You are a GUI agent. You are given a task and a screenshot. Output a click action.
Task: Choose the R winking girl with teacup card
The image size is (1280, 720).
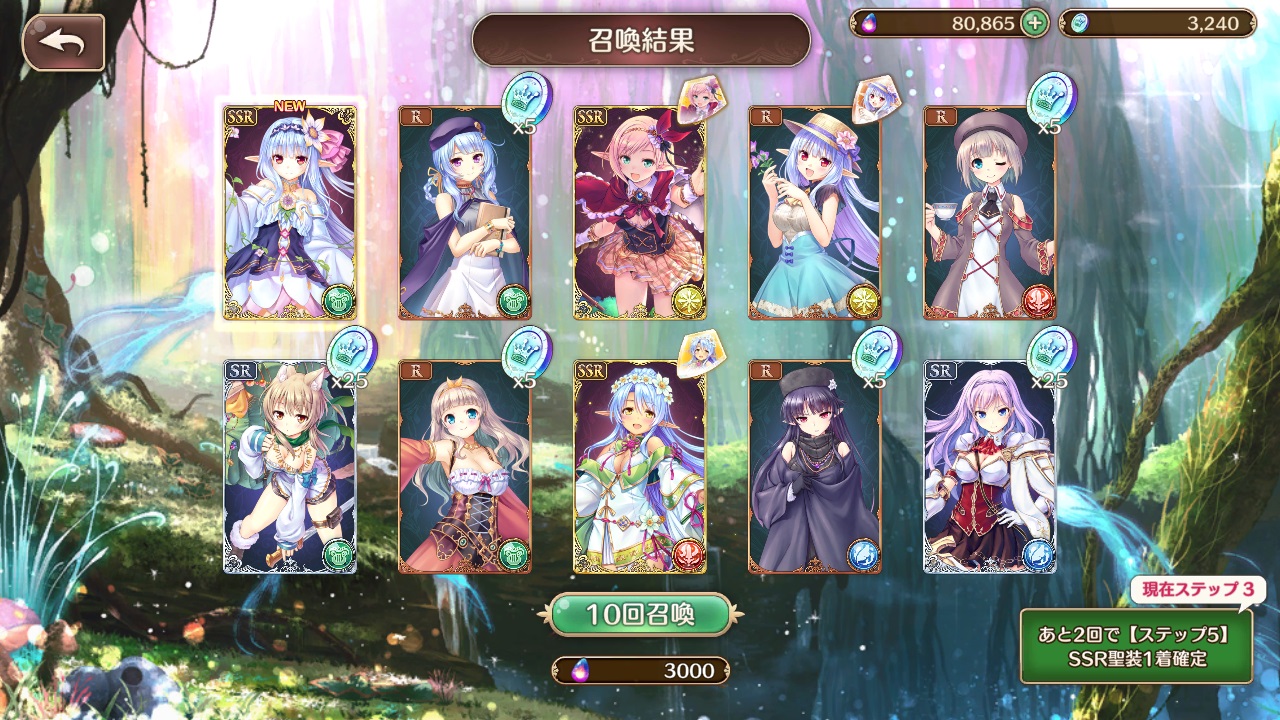pos(989,212)
